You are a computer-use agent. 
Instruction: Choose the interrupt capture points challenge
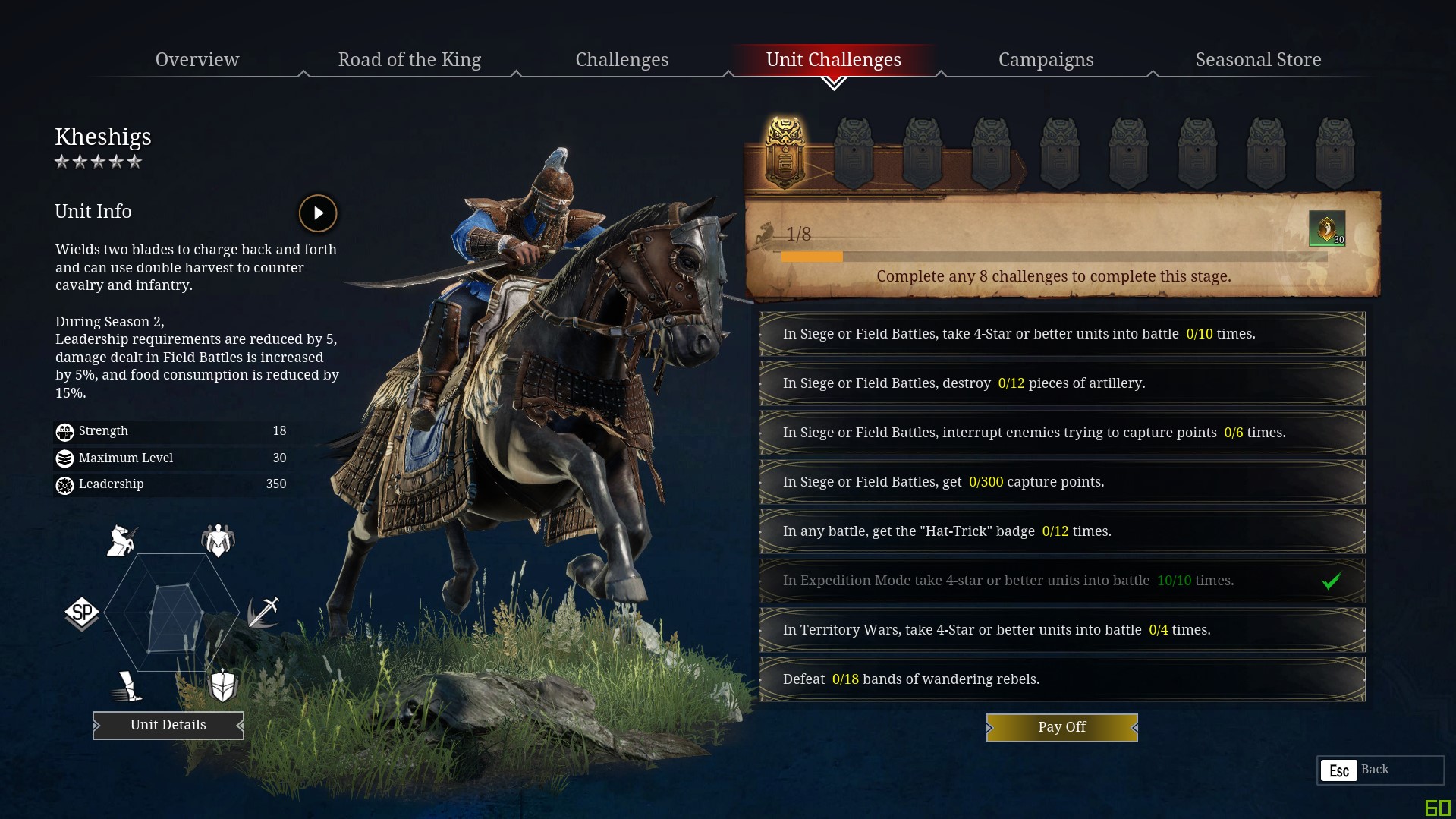[x=1061, y=433]
